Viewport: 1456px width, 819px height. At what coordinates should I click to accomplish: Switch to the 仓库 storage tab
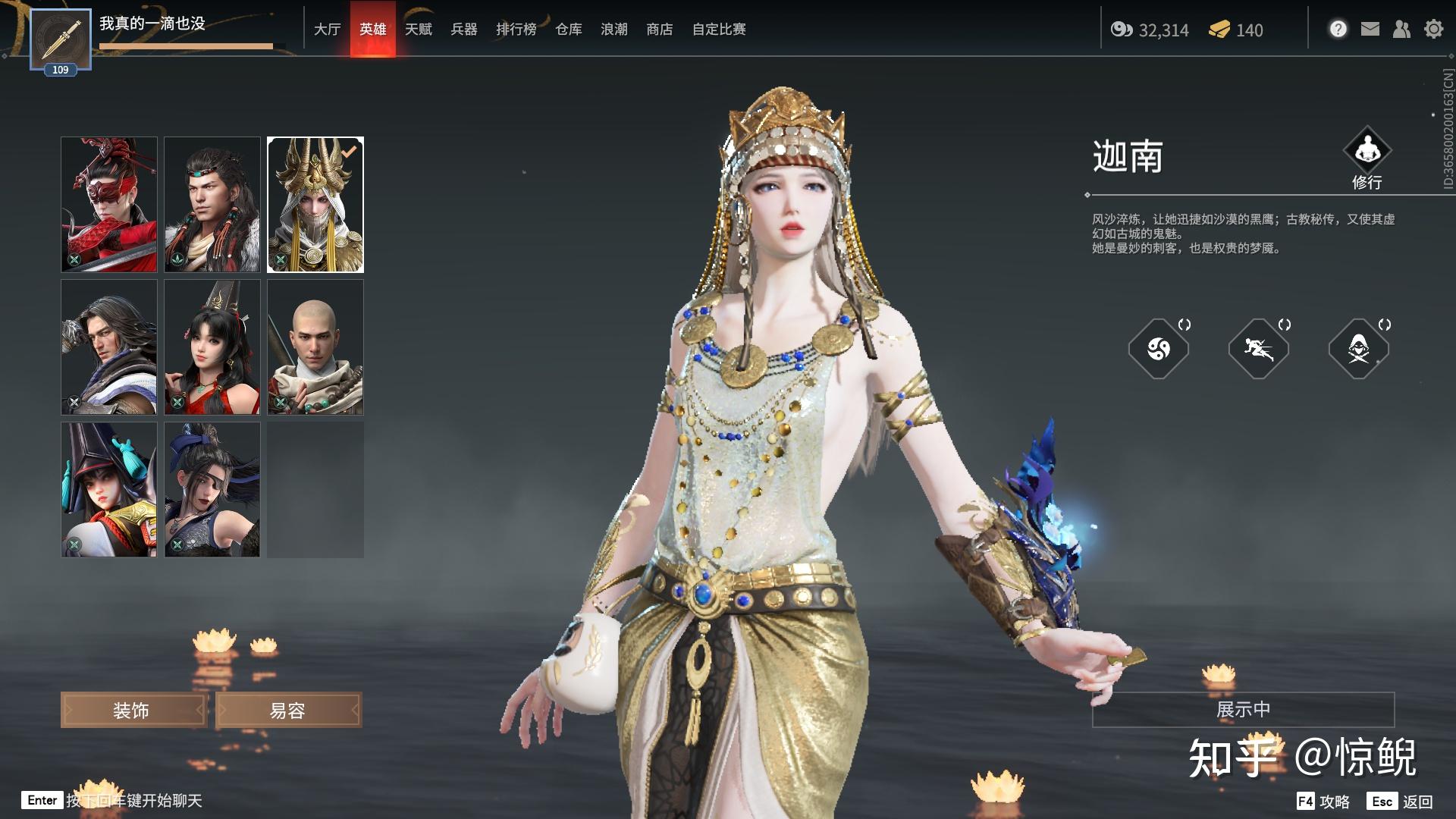568,30
